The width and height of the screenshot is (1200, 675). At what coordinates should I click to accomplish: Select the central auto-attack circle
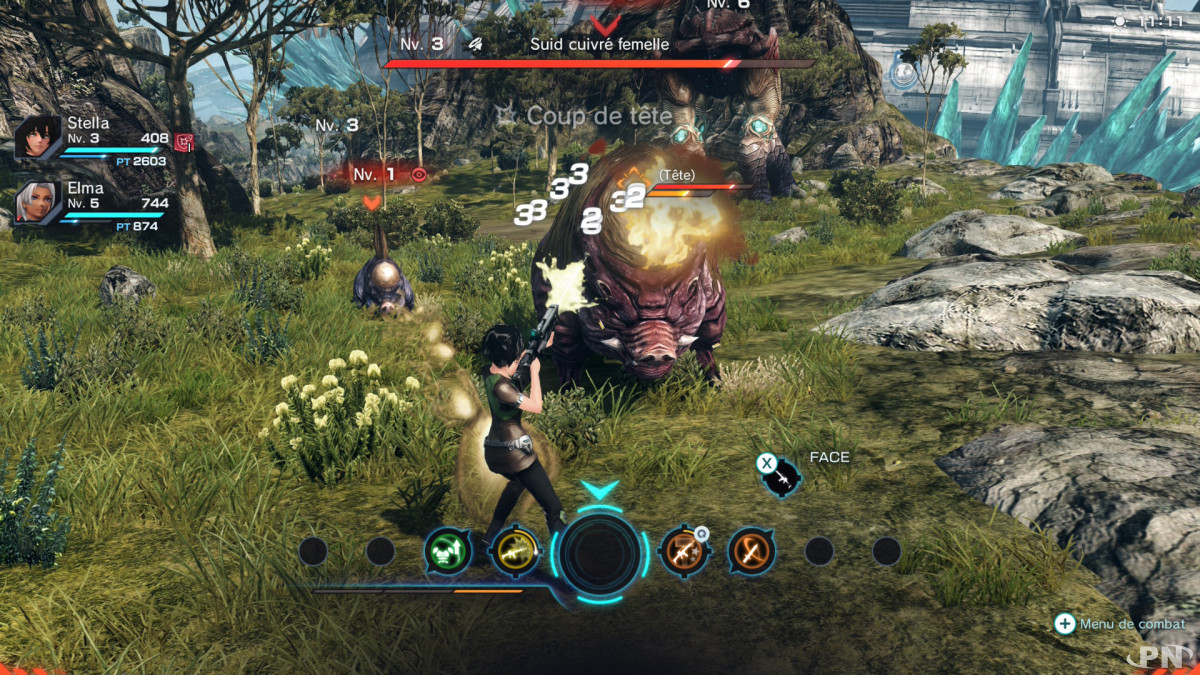click(600, 552)
